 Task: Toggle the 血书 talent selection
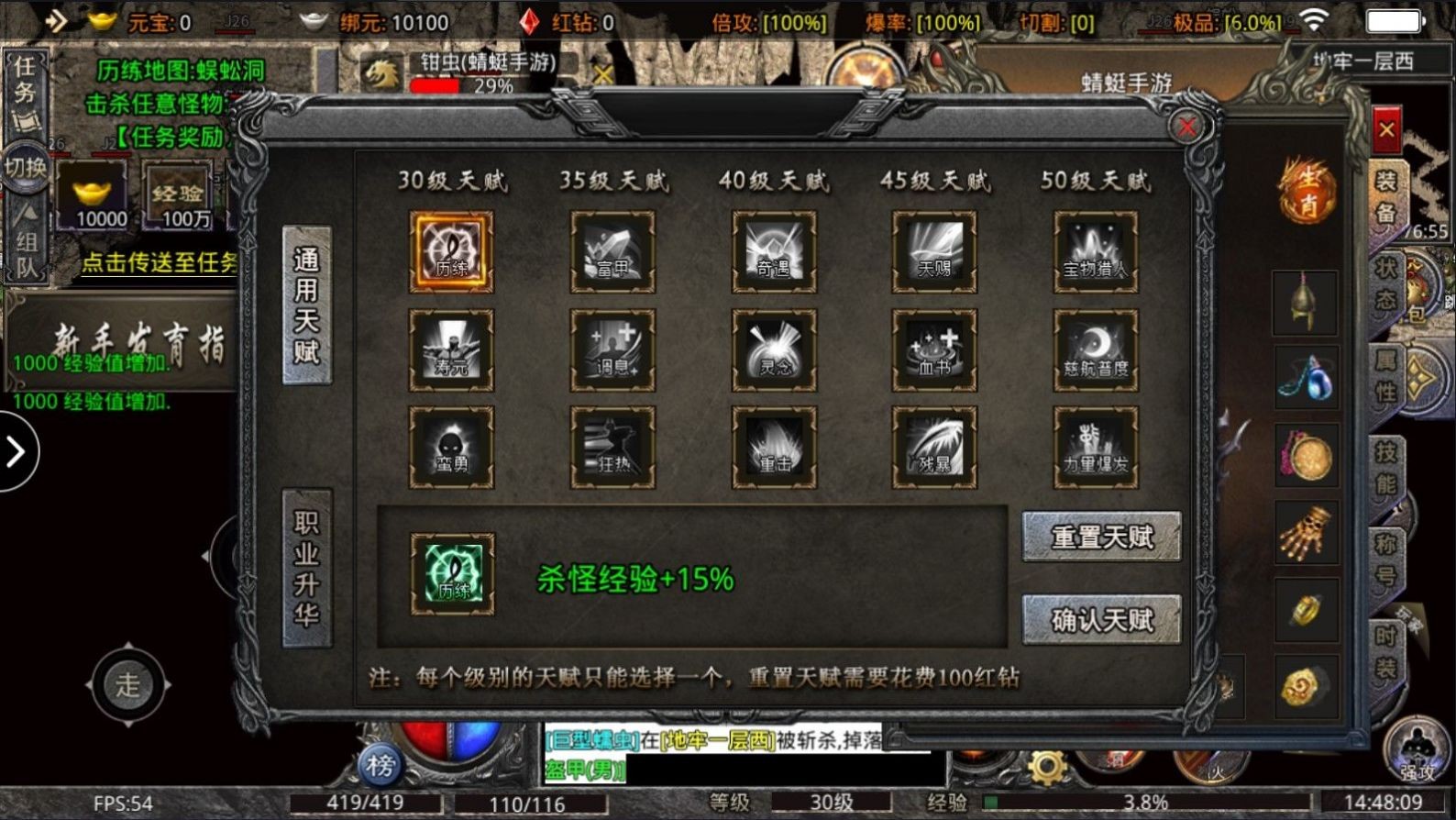point(933,349)
